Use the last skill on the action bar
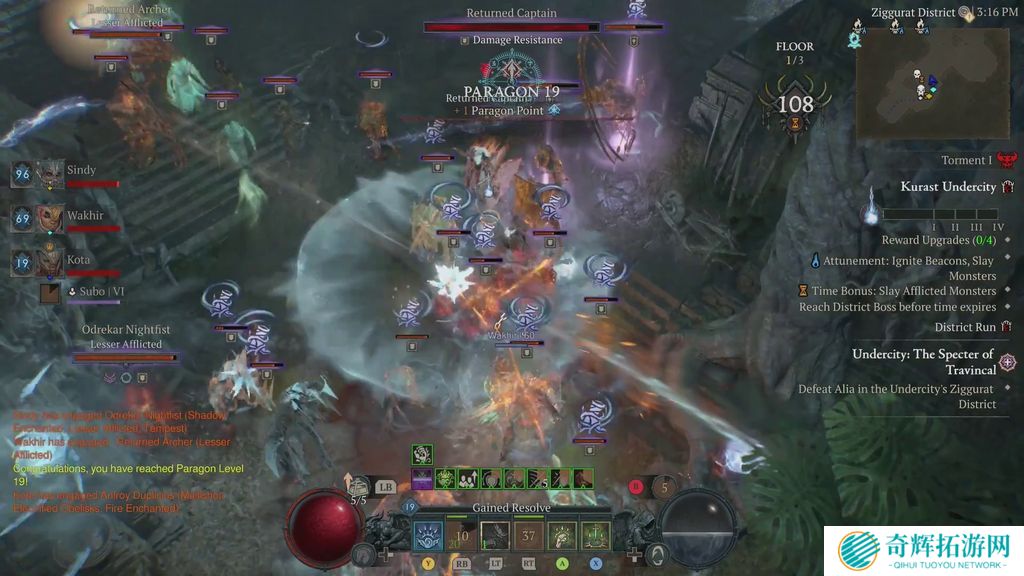The height and width of the screenshot is (576, 1024). click(595, 535)
